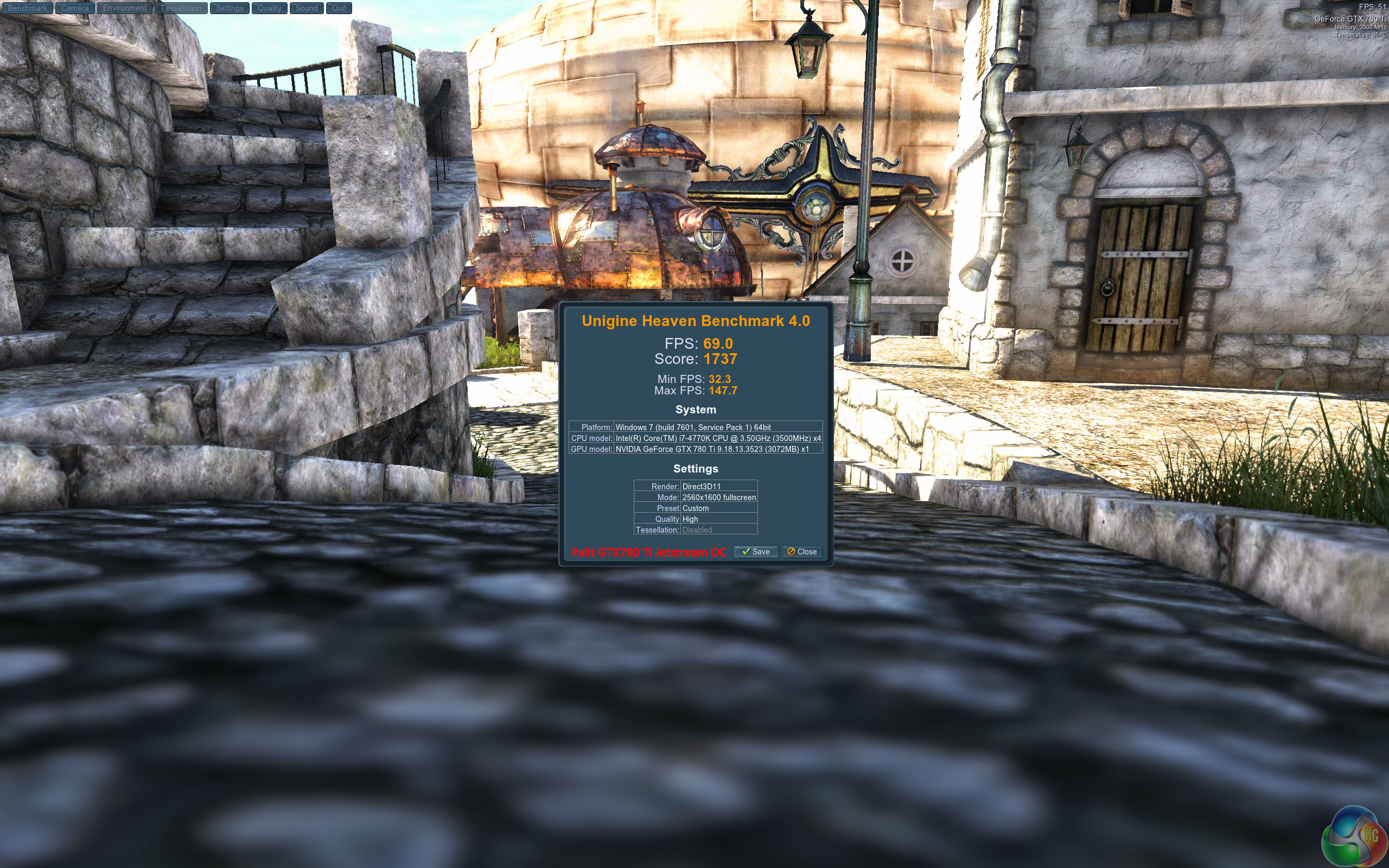Select the Quality button
The height and width of the screenshot is (868, 1389).
[269, 8]
